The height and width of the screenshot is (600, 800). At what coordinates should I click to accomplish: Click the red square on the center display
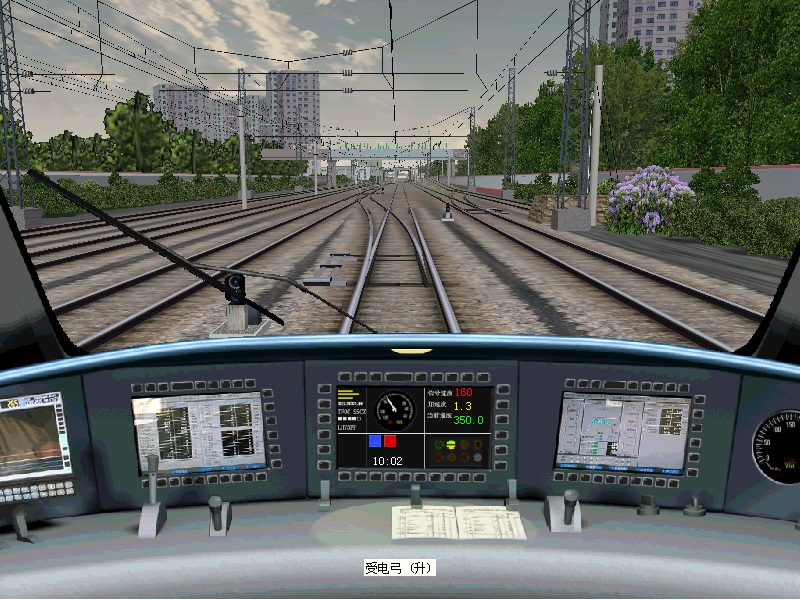tap(390, 440)
